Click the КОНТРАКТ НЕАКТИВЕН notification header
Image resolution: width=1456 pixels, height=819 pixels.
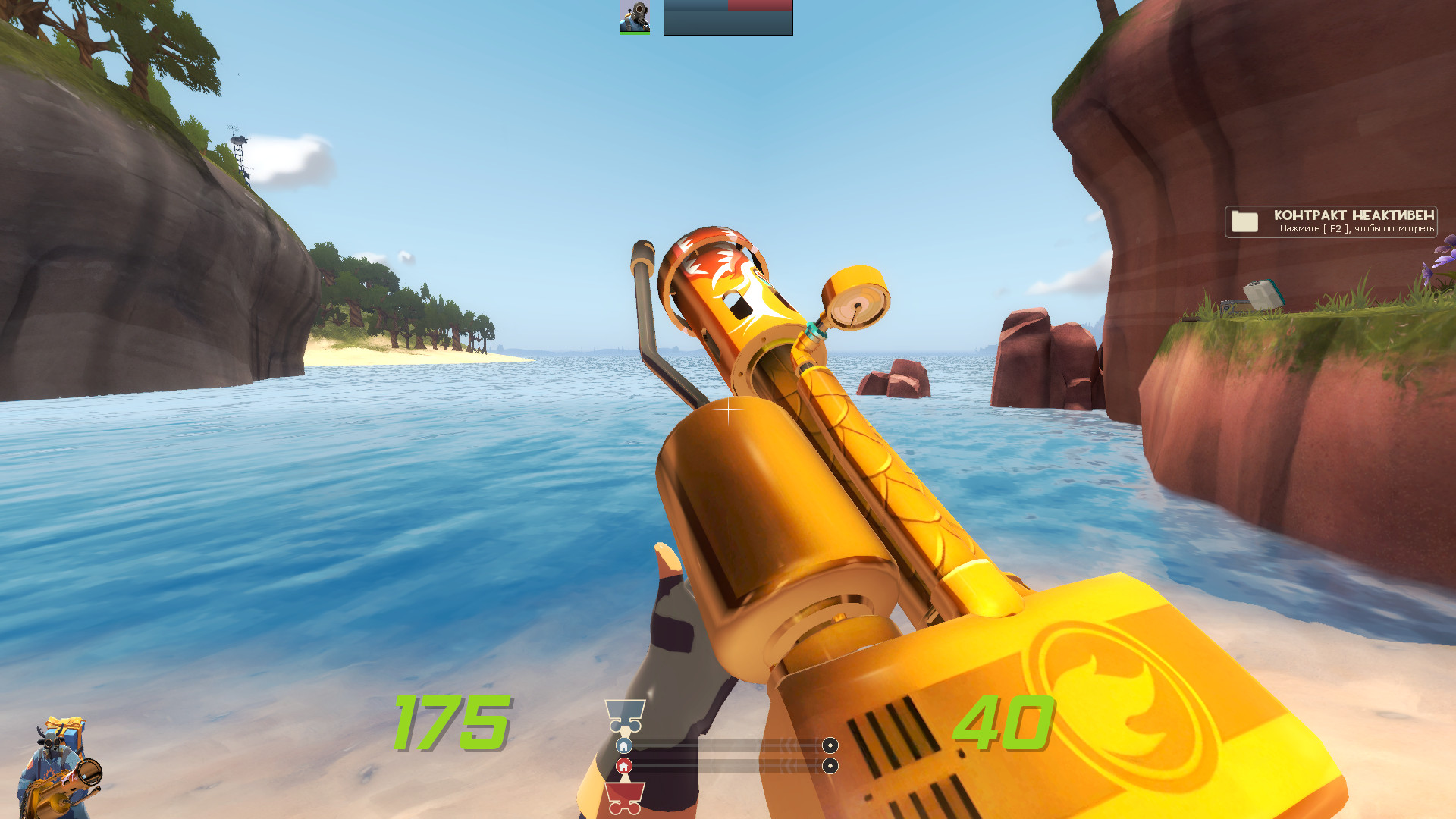(1355, 215)
